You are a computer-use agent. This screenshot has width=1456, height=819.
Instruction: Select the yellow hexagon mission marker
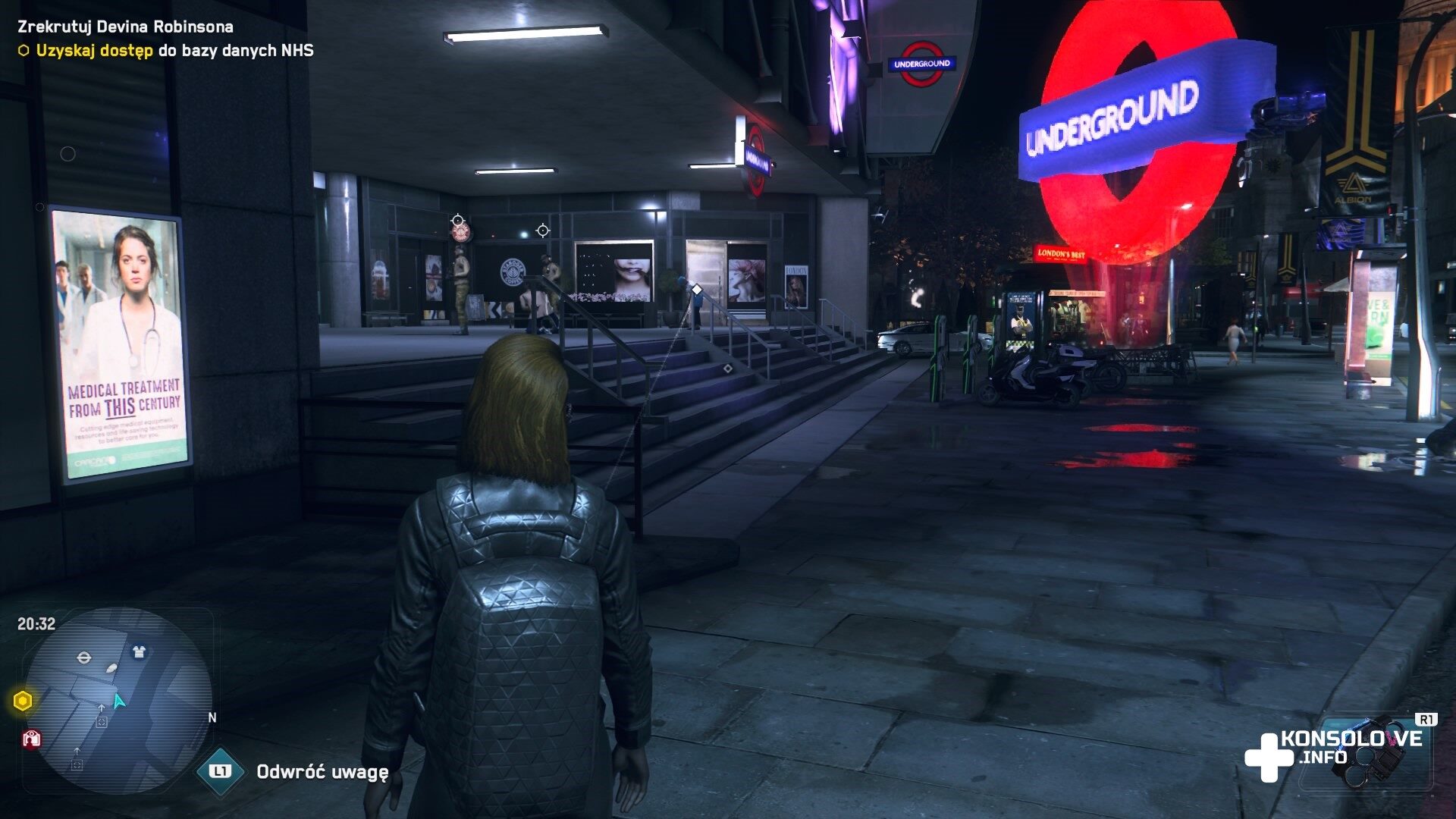23,701
